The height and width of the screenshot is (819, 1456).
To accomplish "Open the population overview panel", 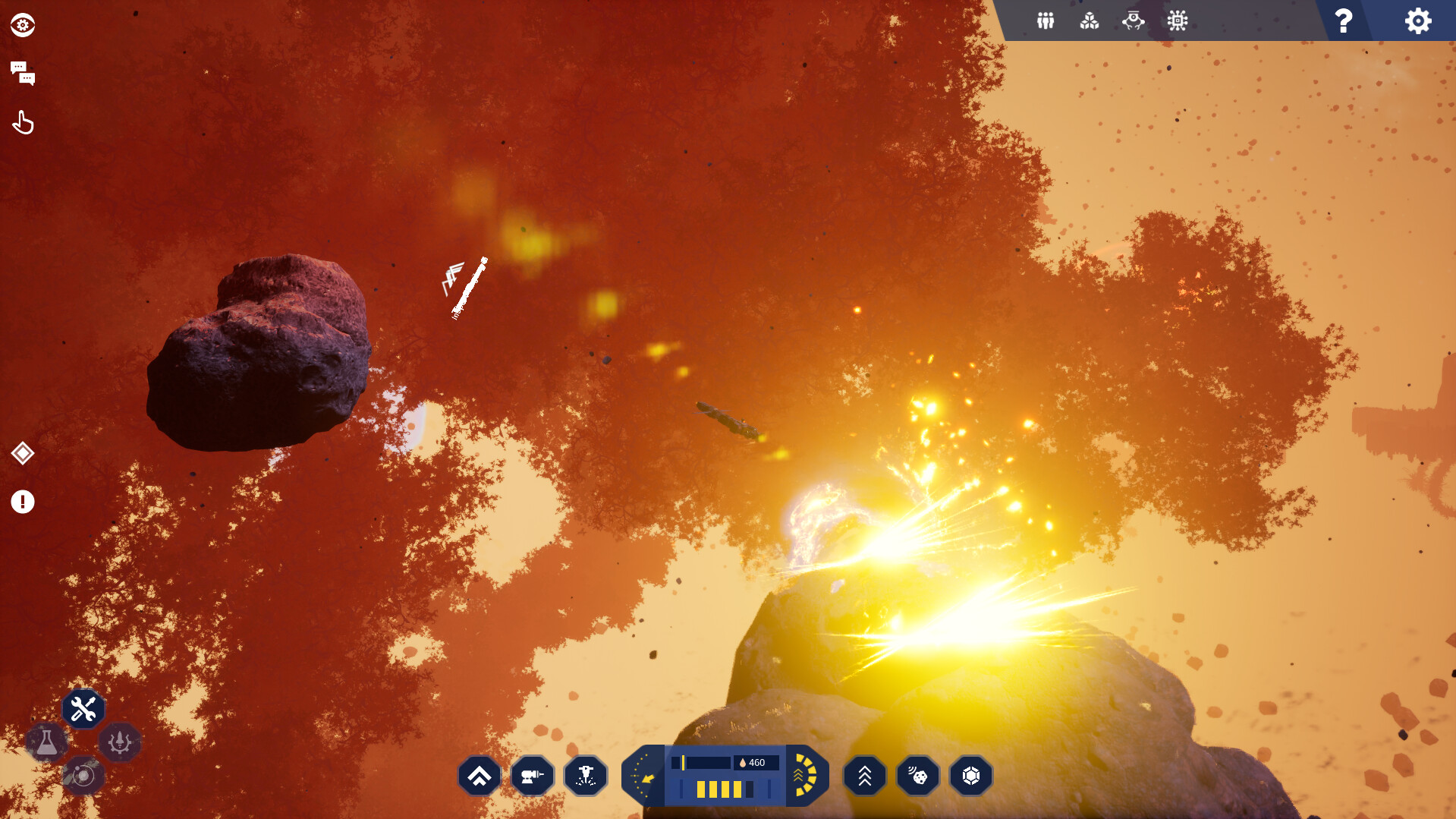I will [x=1045, y=21].
